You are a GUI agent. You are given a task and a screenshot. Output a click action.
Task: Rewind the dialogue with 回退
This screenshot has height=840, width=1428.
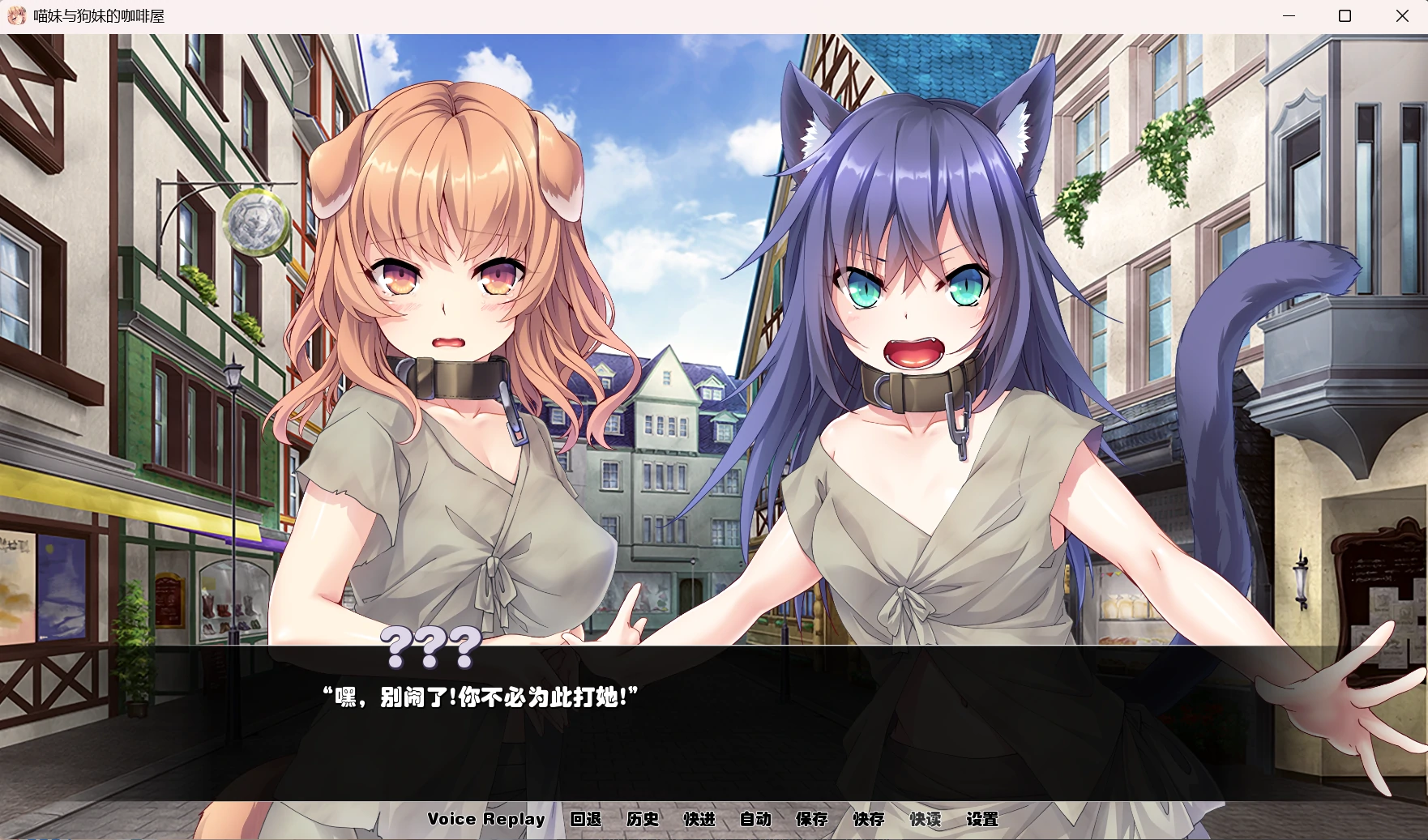587,819
